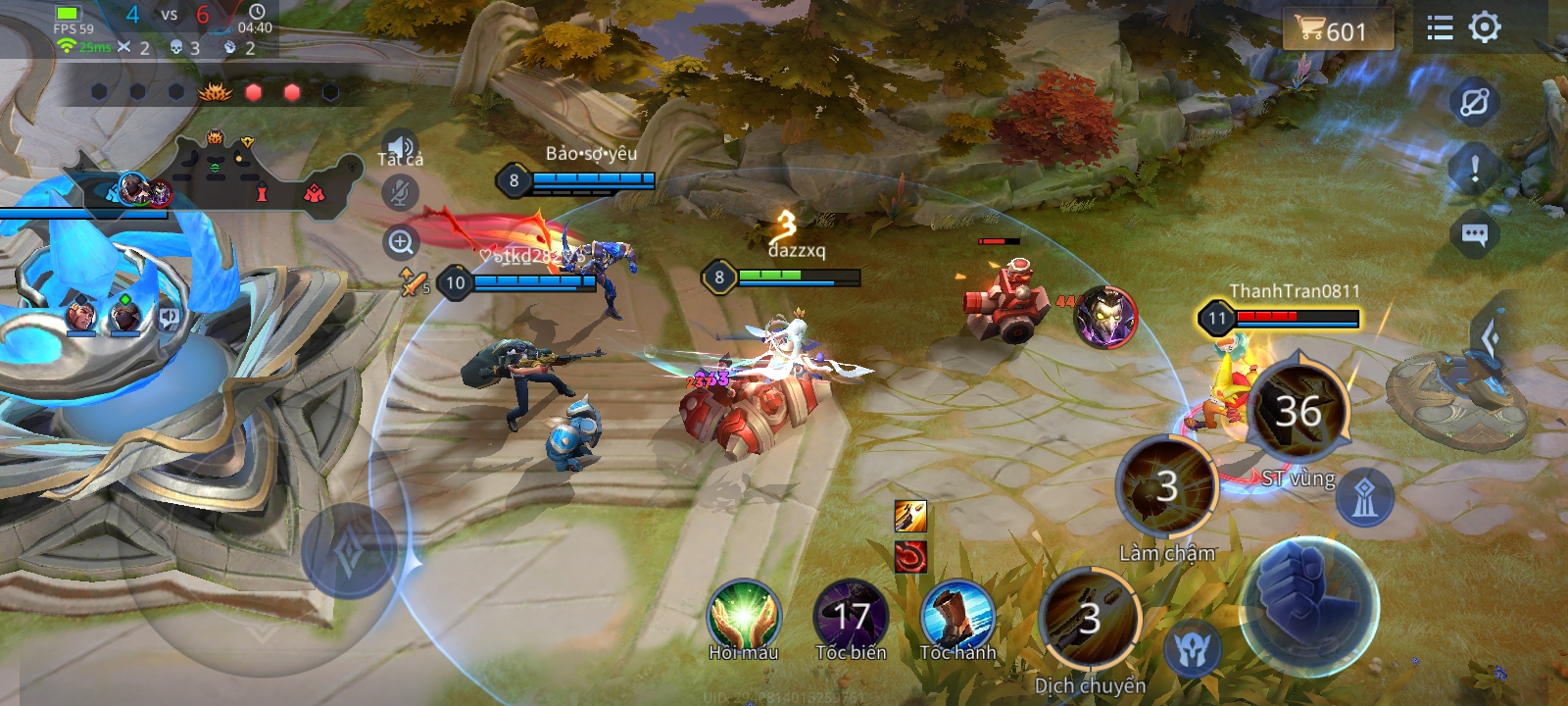
Task: Activate the Hồi máu heal spell
Action: (x=744, y=617)
